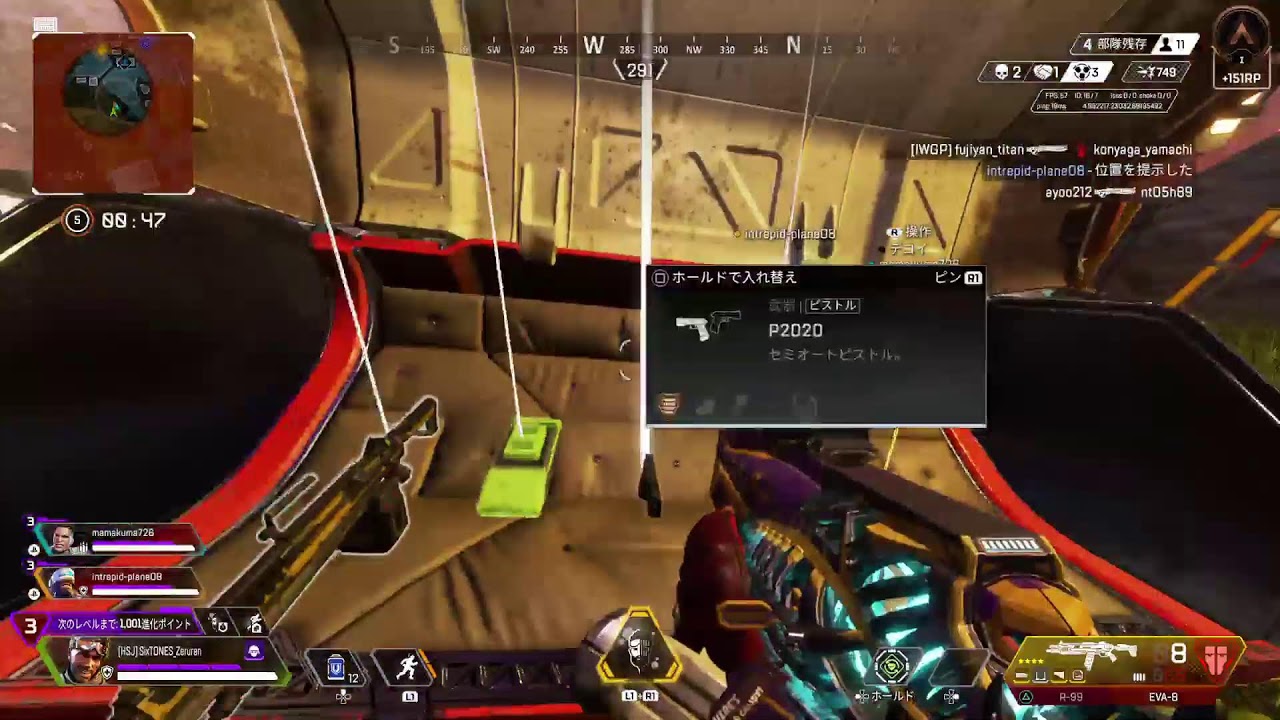Click the compass bar heading strip
Viewport: 1280px width, 720px height.
pyautogui.click(x=640, y=46)
